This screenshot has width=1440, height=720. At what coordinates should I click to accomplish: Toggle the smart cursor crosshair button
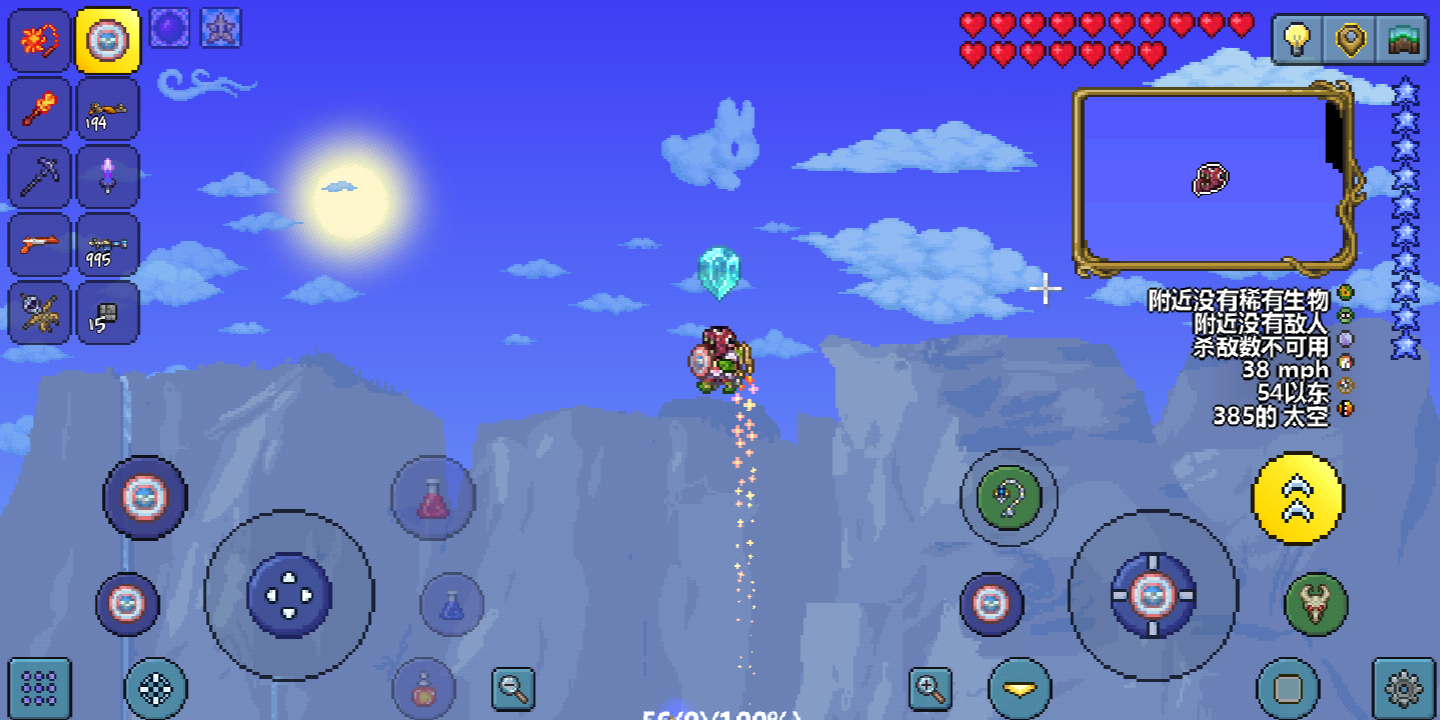pyautogui.click(x=156, y=689)
